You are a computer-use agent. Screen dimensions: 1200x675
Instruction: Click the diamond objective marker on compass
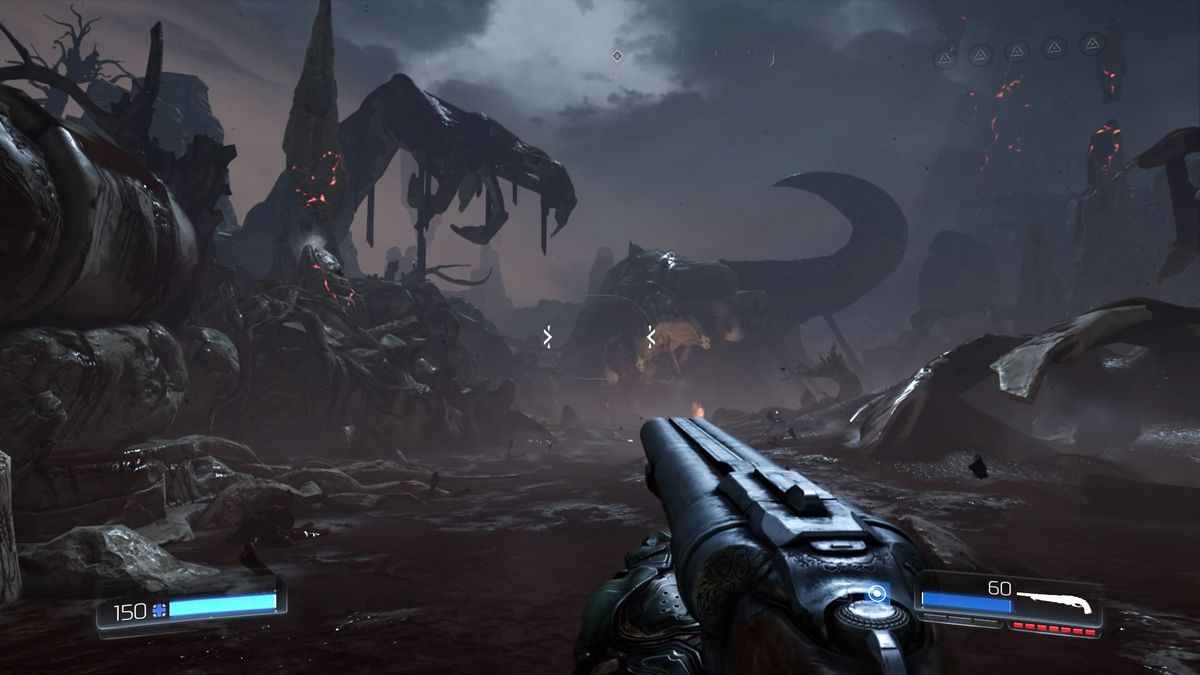click(x=617, y=56)
